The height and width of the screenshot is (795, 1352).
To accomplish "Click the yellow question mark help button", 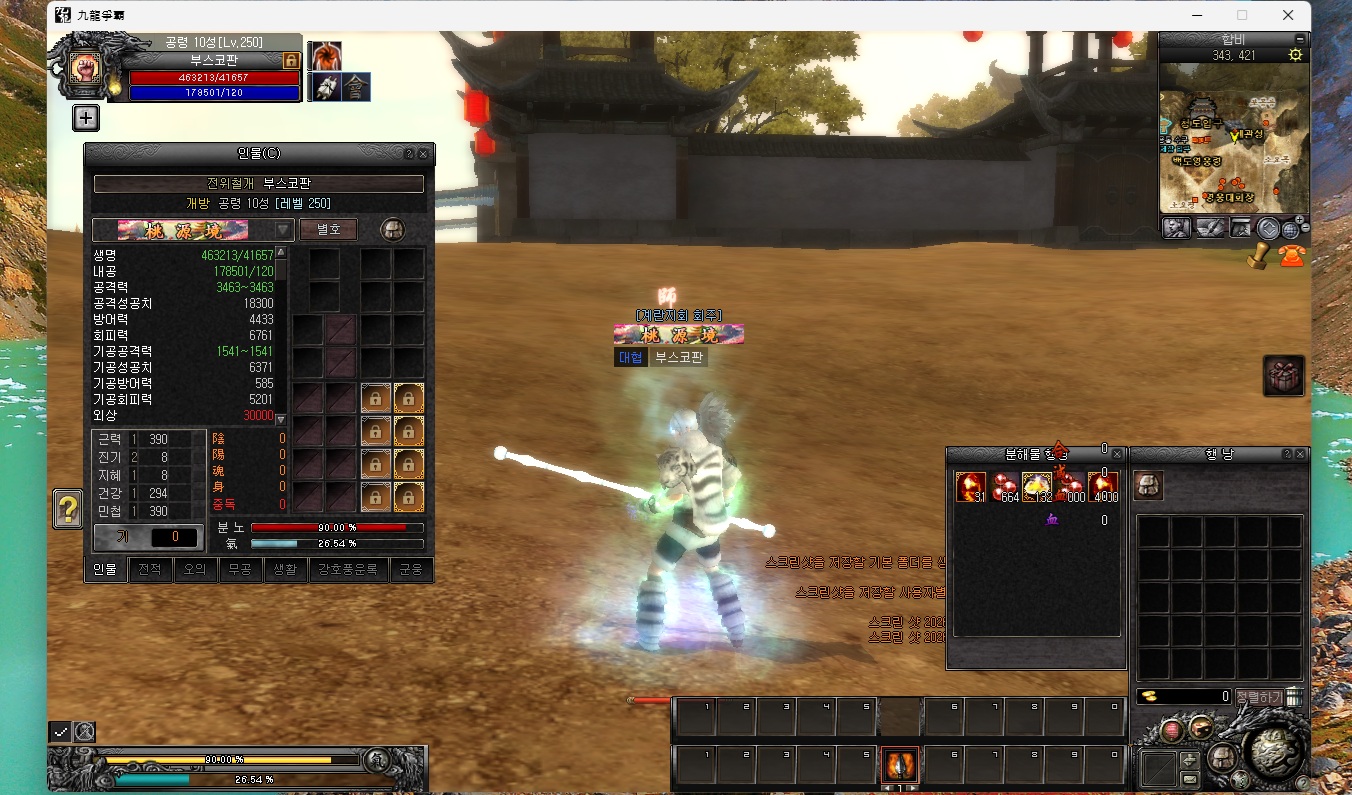I will pyautogui.click(x=68, y=510).
